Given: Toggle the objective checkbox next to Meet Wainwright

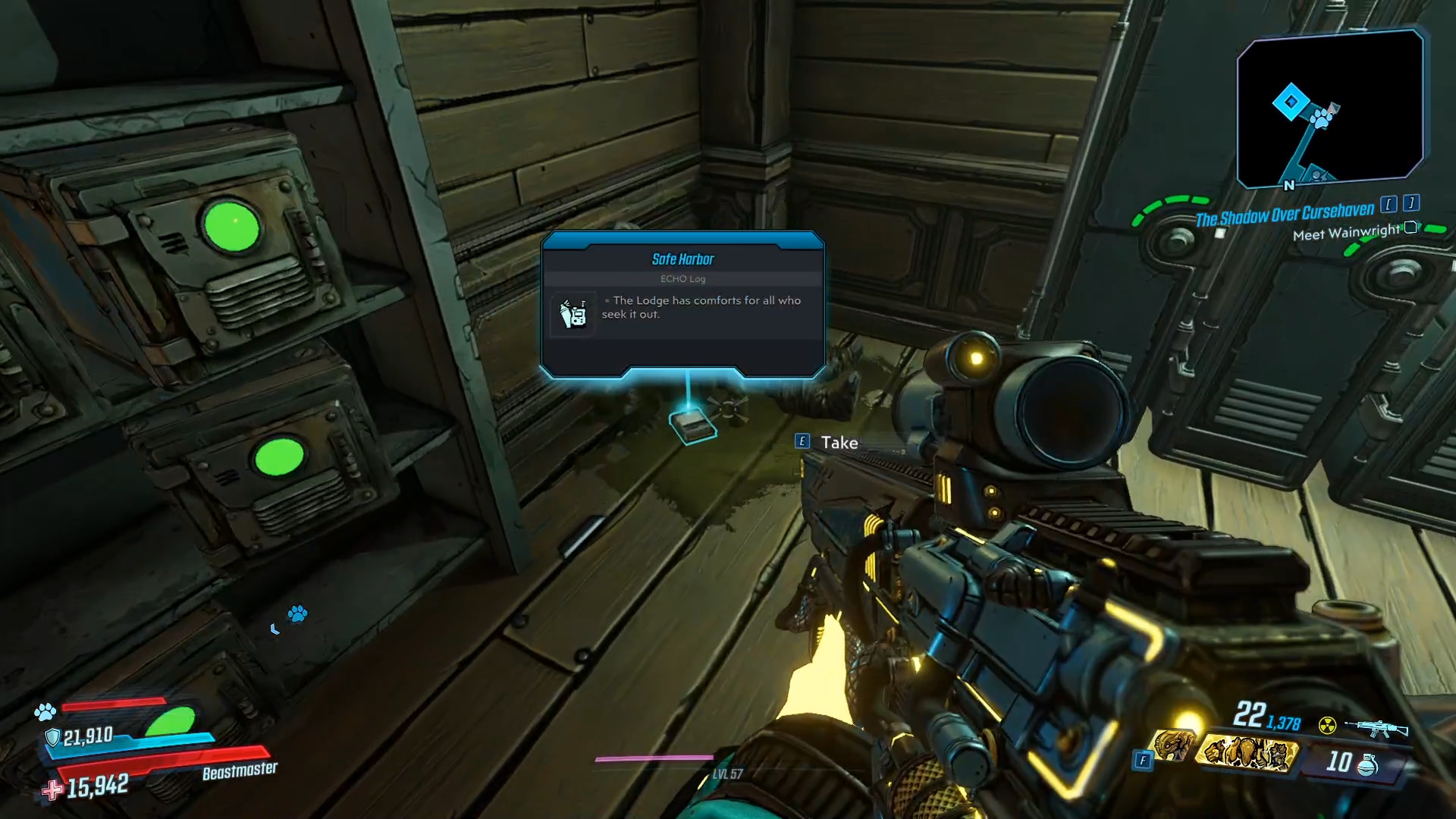Looking at the screenshot, I should [1409, 228].
